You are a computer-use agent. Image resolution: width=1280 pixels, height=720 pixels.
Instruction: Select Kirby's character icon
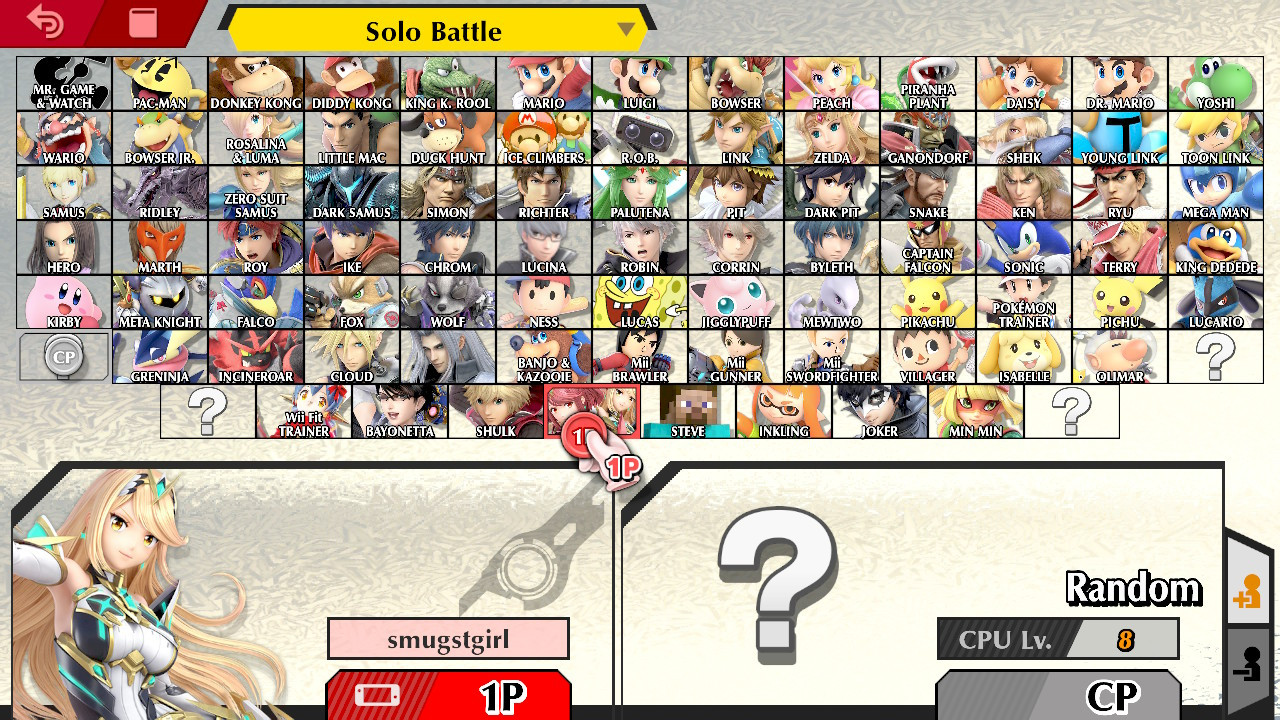click(x=63, y=301)
